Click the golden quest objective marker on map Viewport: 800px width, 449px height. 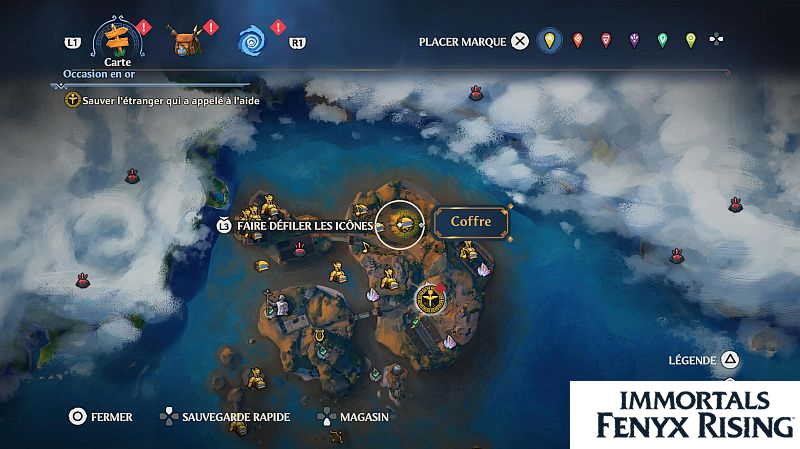[x=428, y=298]
